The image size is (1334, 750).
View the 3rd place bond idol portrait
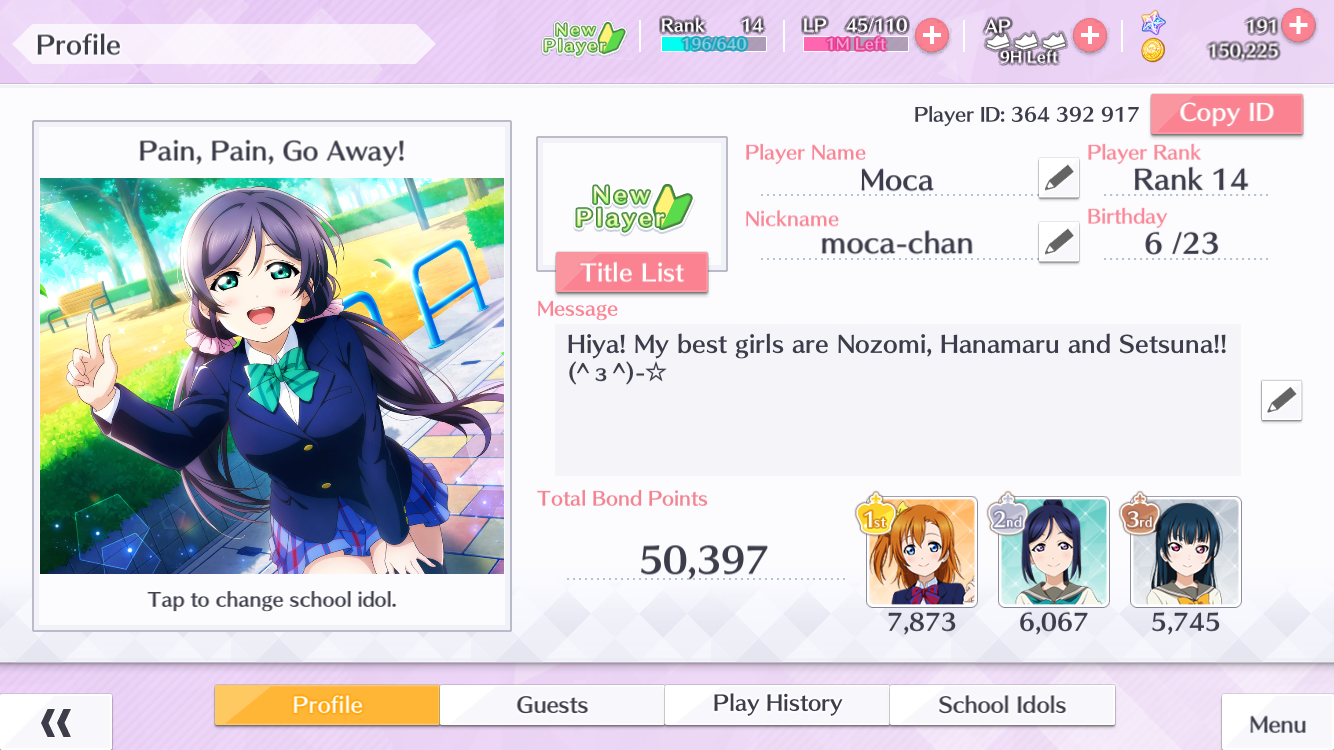pyautogui.click(x=1186, y=552)
